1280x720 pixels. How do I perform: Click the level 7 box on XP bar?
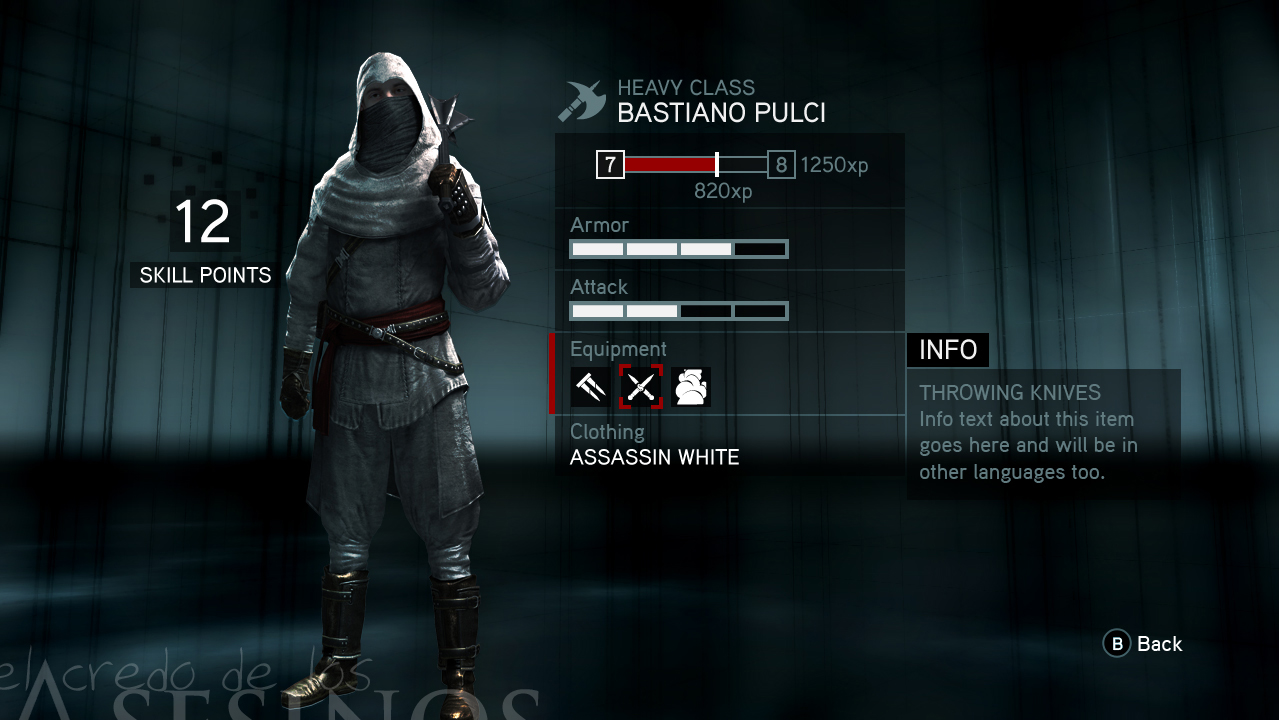610,163
